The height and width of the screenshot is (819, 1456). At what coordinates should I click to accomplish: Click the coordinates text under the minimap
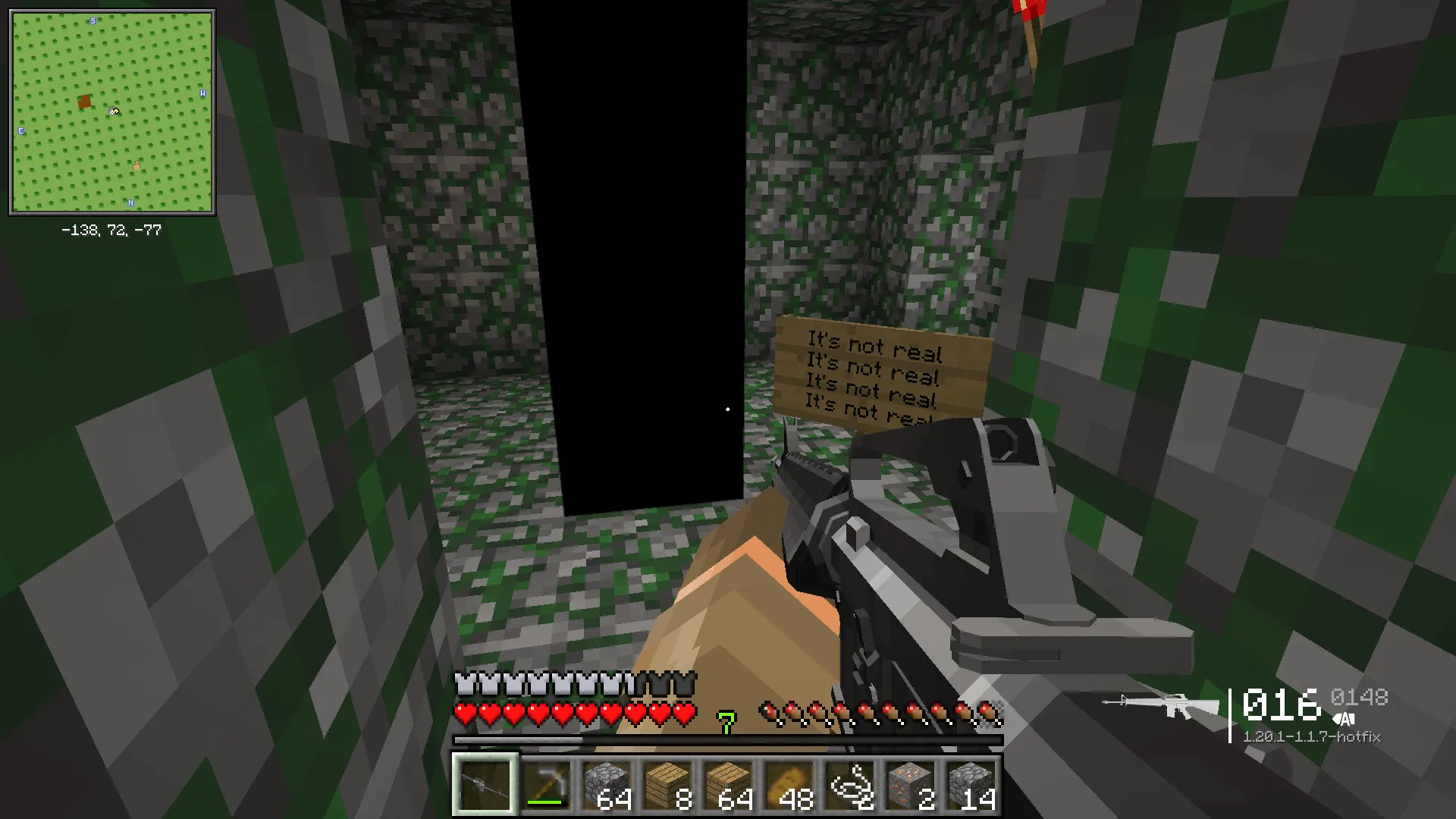coord(111,230)
